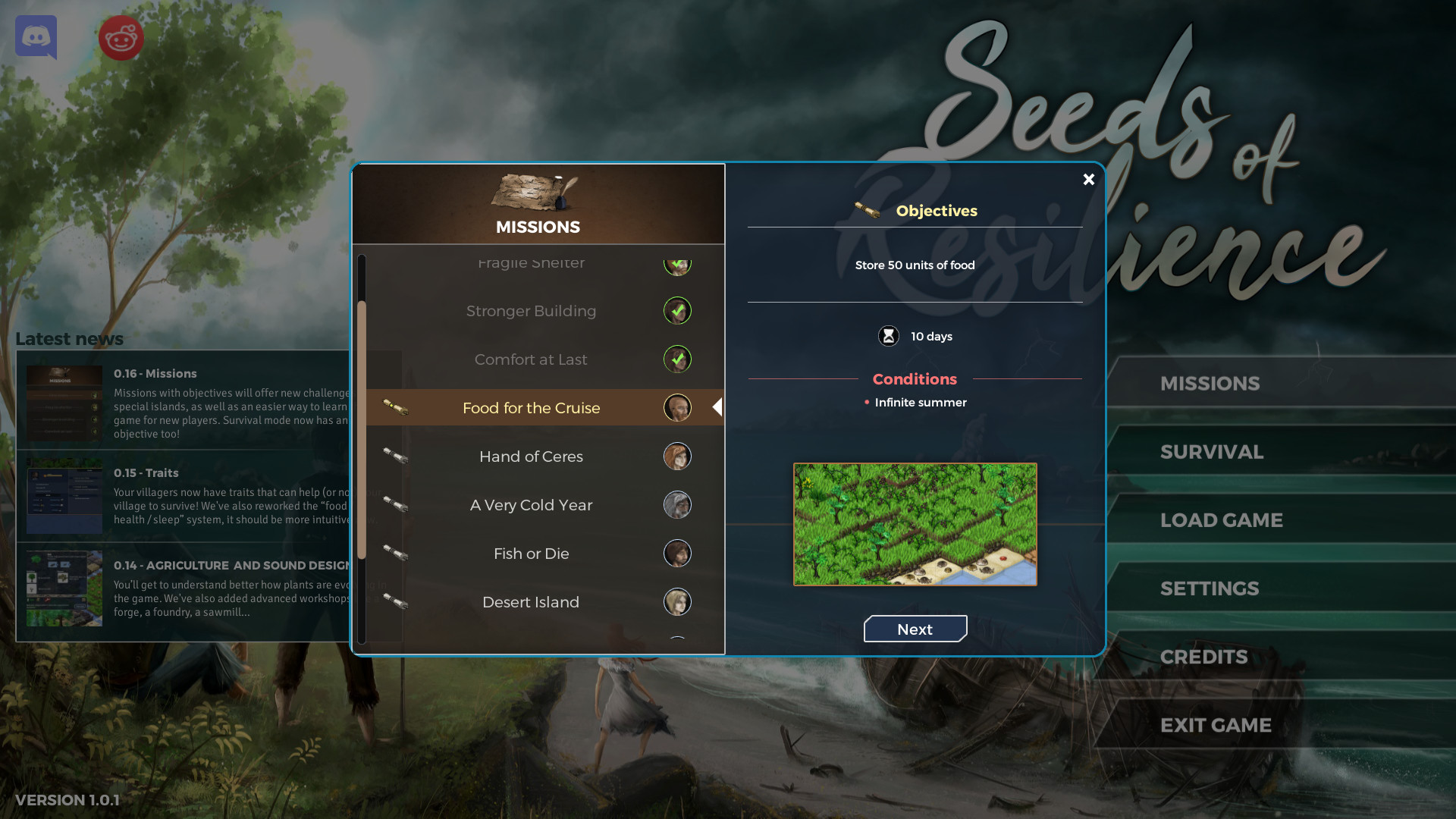Switch to SURVIVAL mode menu

(x=1212, y=451)
